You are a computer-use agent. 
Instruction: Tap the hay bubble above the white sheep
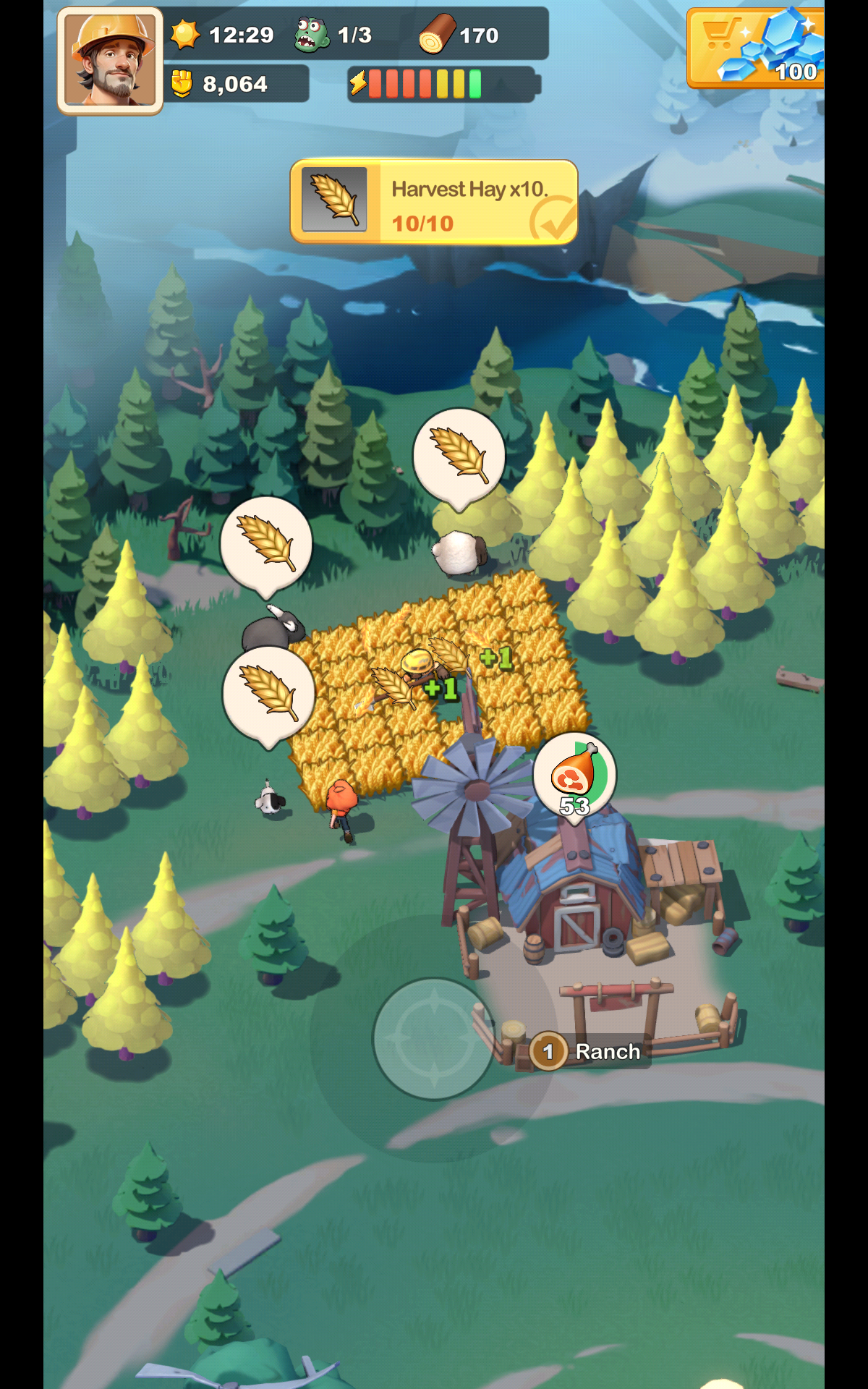pos(459,454)
